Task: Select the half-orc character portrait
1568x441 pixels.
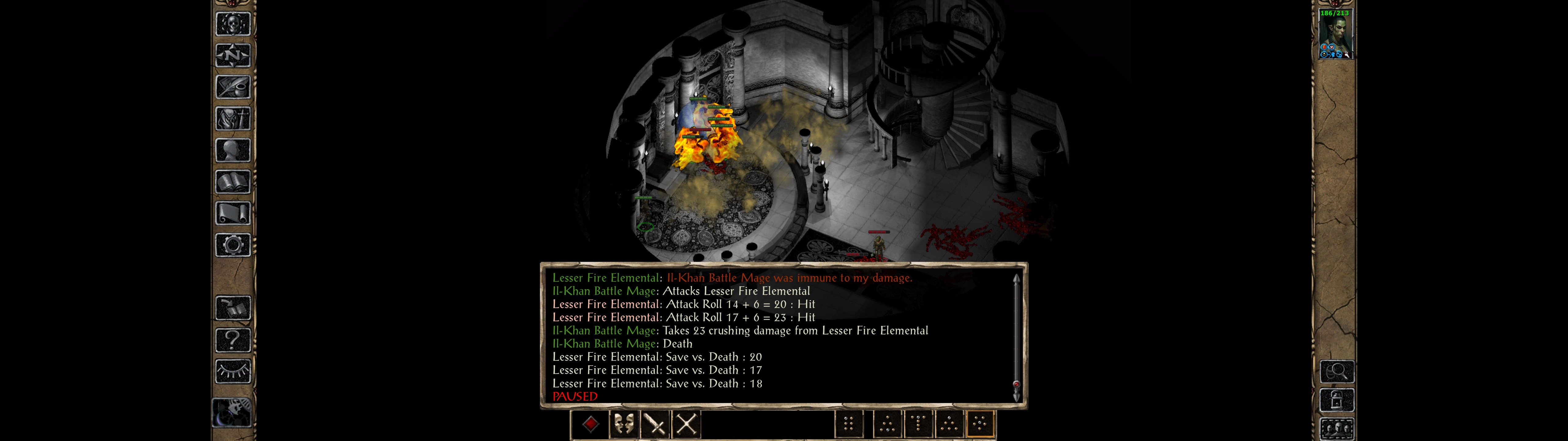Action: (x=1336, y=34)
